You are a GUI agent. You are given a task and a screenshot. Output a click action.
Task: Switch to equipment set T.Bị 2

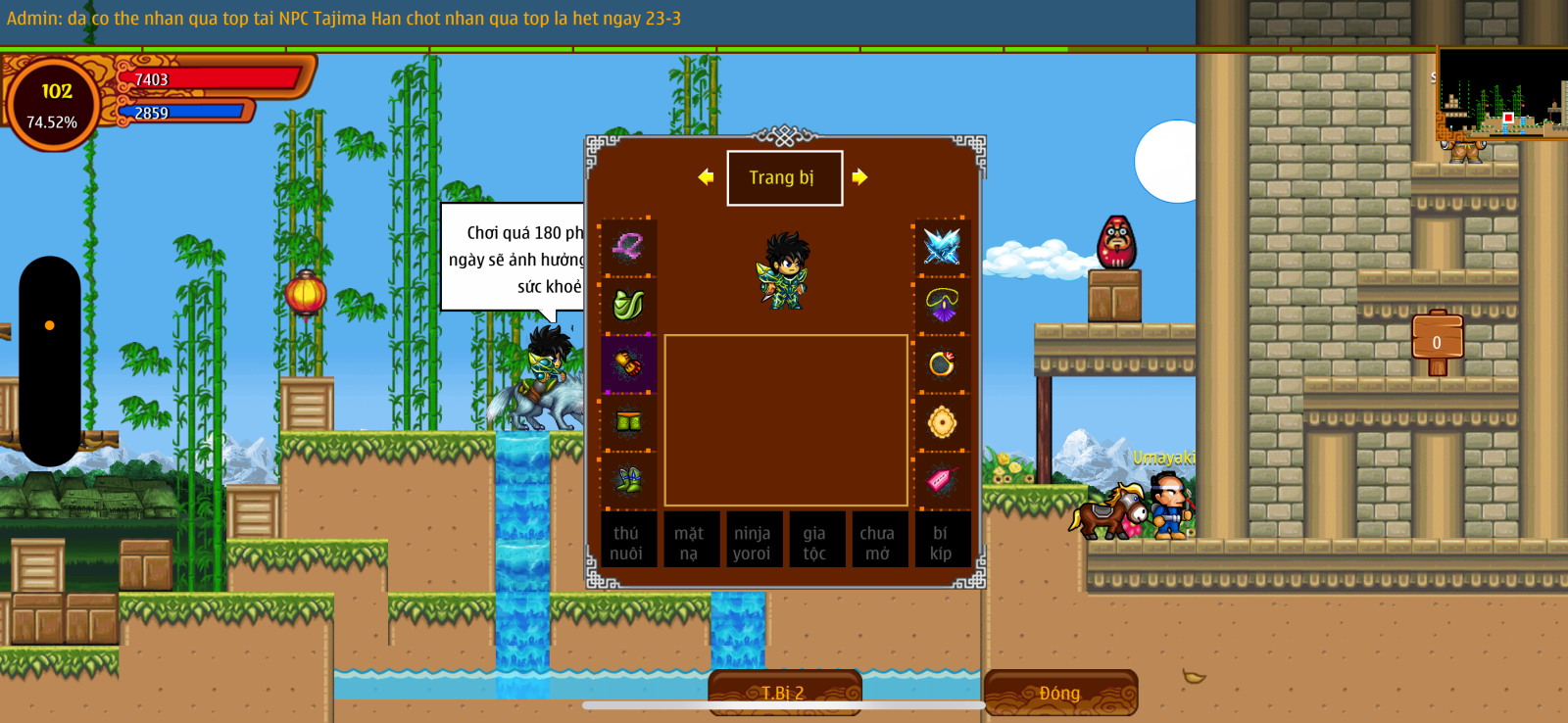tap(784, 693)
